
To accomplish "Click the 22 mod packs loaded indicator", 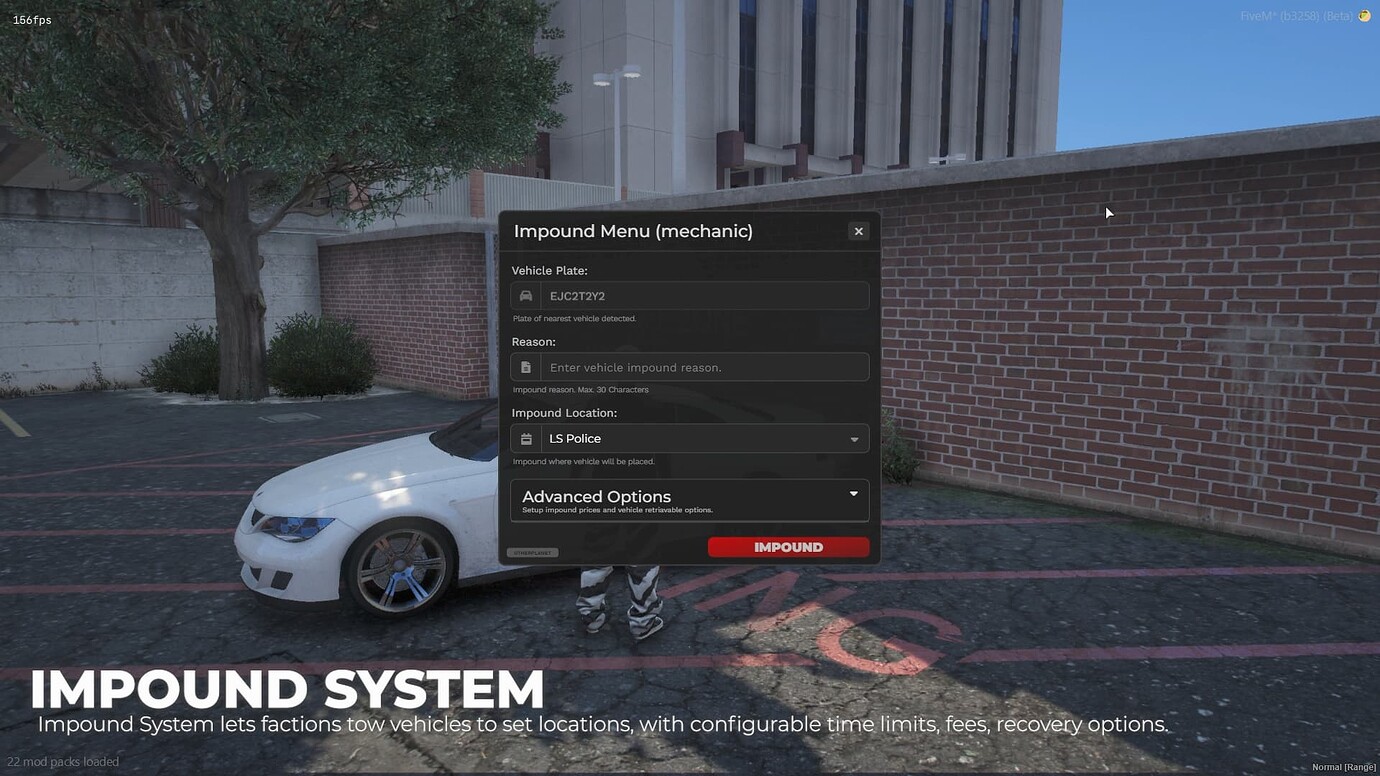I will tap(61, 761).
